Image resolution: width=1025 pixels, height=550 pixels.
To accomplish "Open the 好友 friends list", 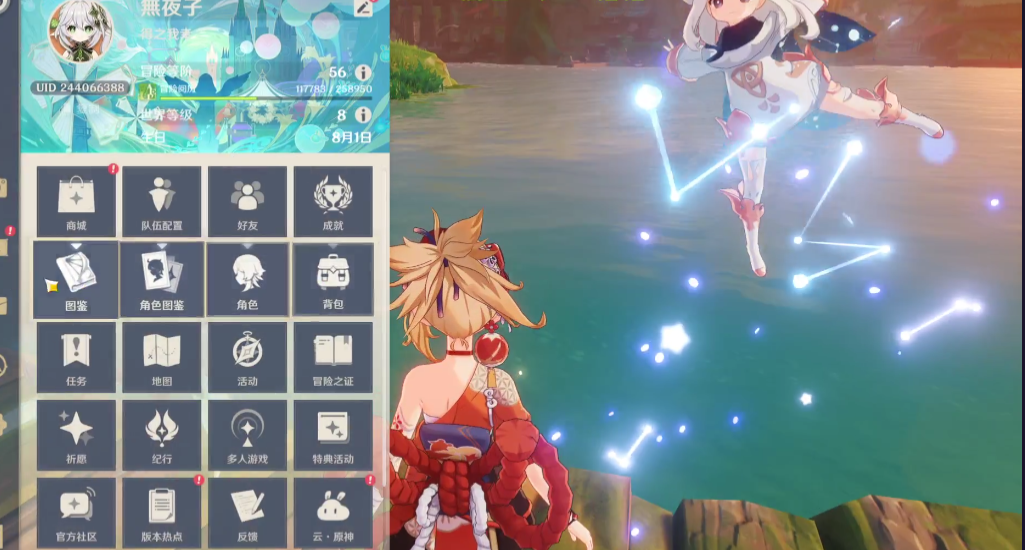I will pos(248,201).
